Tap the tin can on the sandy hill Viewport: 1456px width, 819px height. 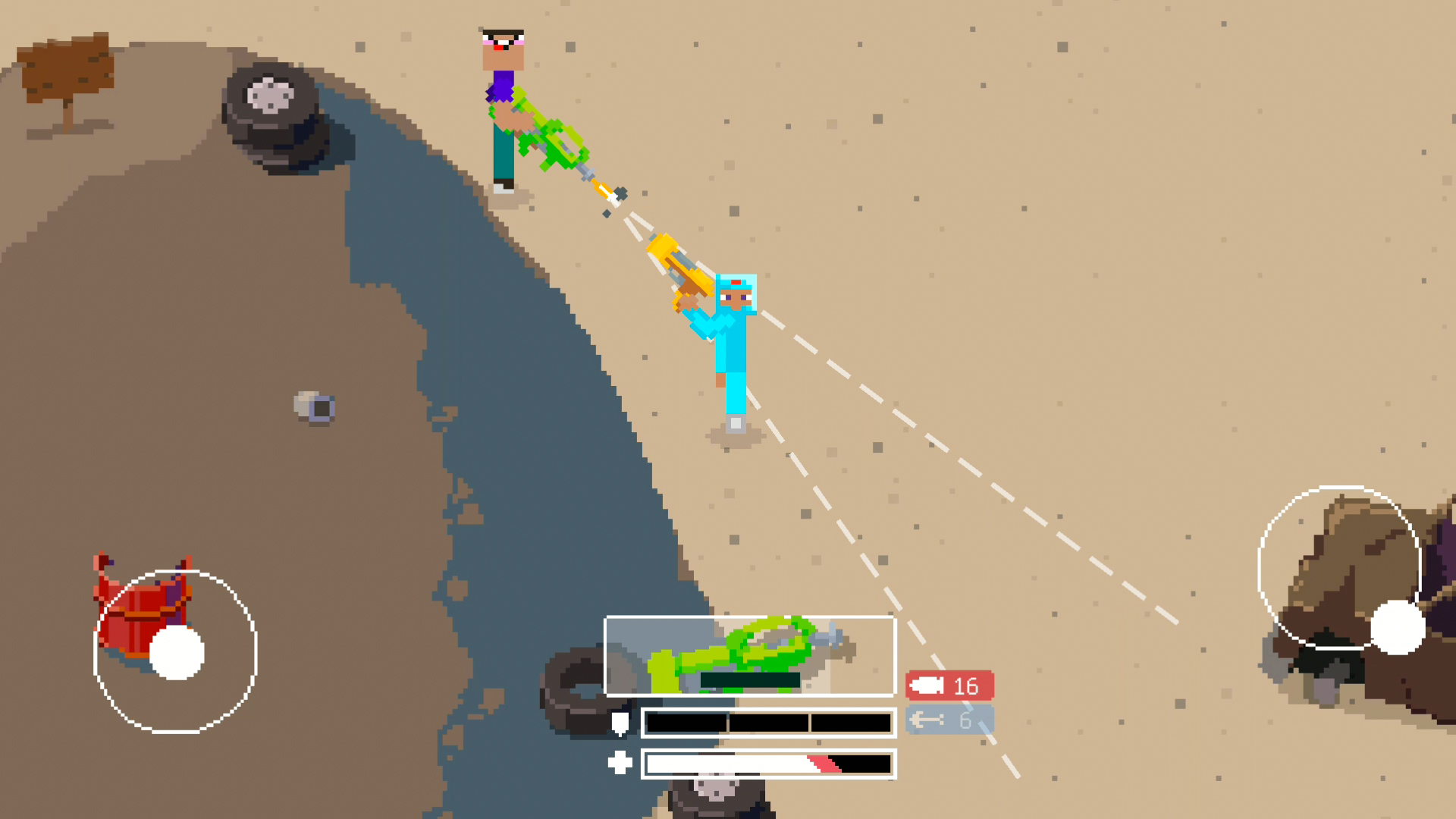313,406
